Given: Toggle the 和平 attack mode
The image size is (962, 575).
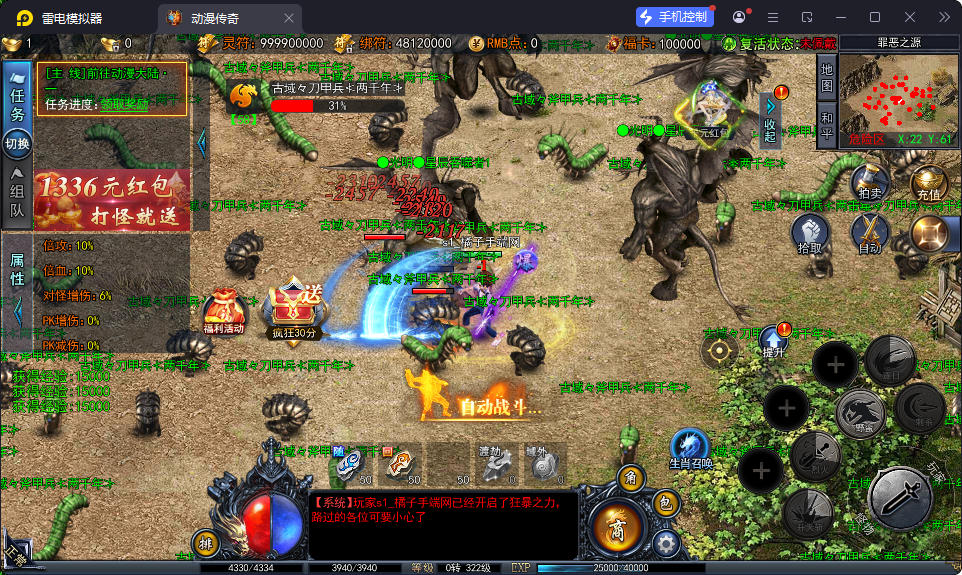Looking at the screenshot, I should pos(826,123).
